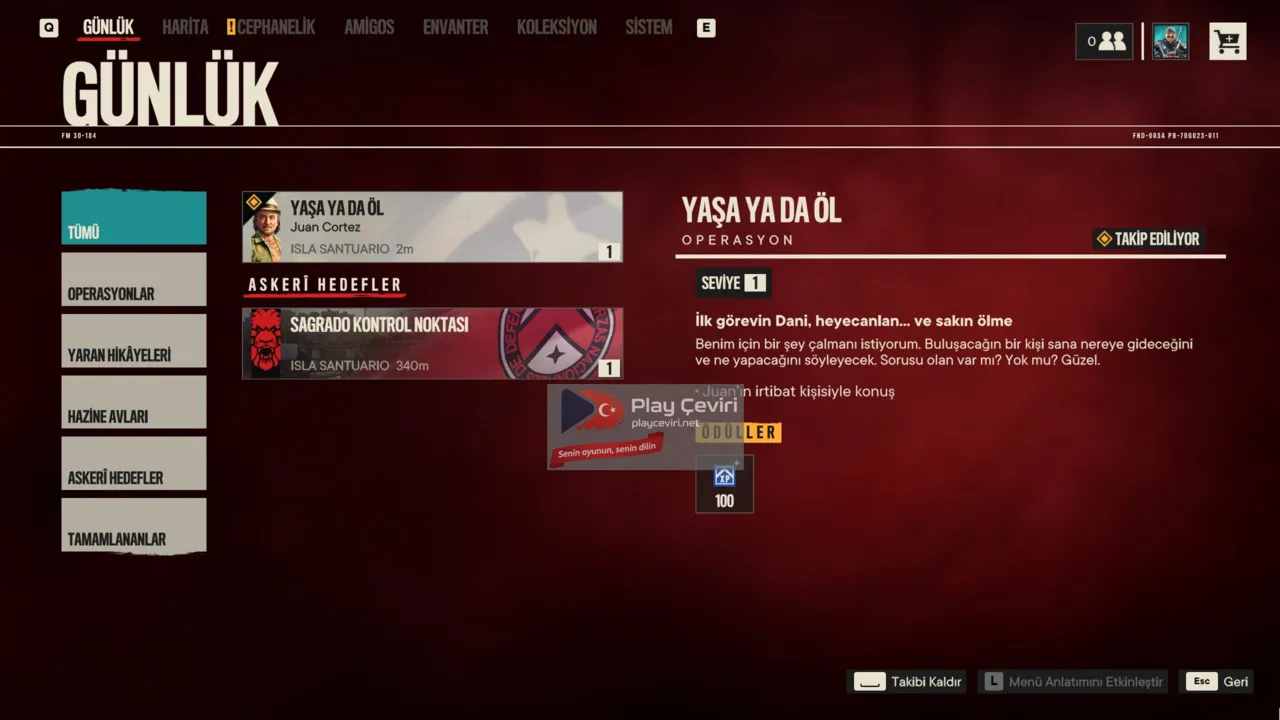Open the co-op players panel

point(1104,41)
